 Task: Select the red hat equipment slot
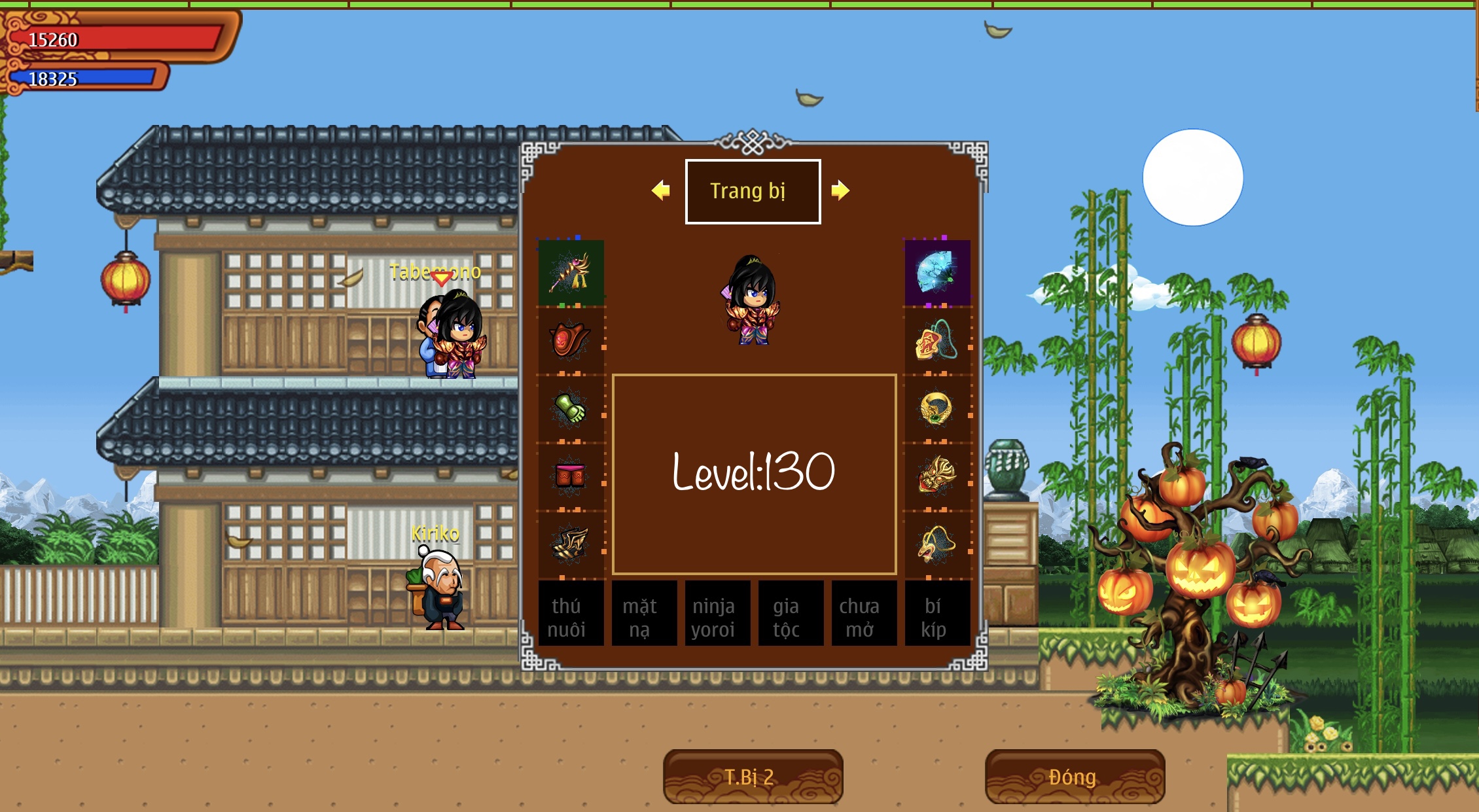click(570, 340)
